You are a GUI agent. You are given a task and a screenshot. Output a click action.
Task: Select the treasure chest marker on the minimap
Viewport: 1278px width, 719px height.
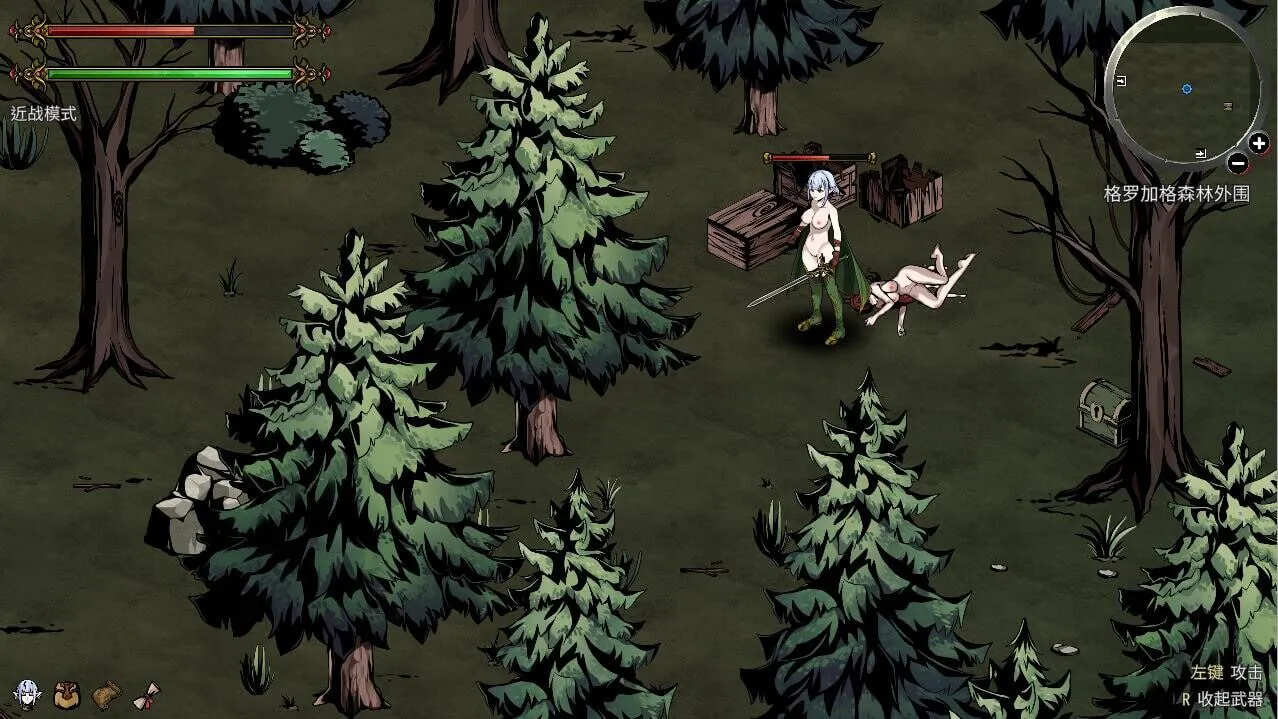(x=1227, y=105)
